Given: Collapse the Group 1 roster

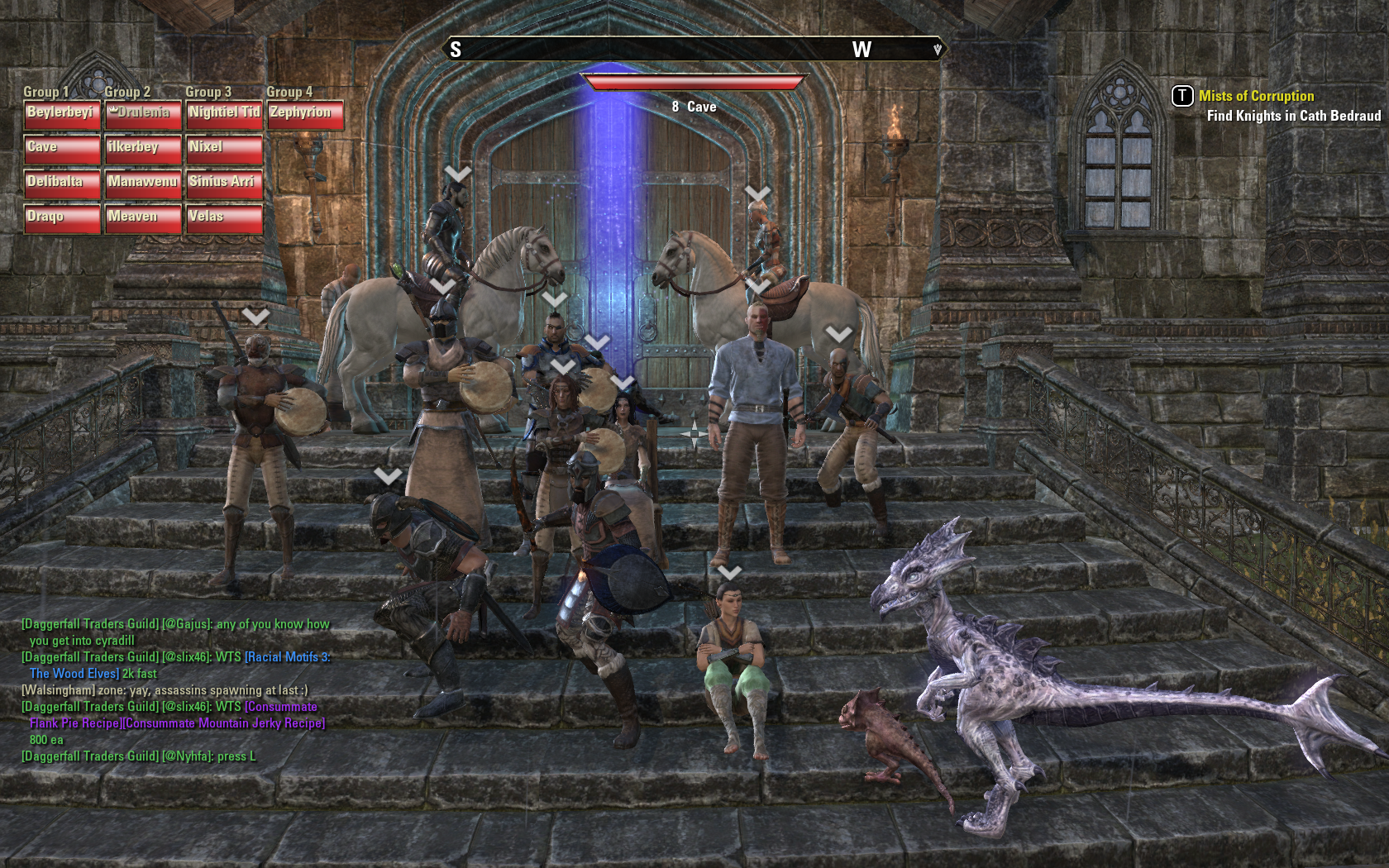Looking at the screenshot, I should pos(48,93).
